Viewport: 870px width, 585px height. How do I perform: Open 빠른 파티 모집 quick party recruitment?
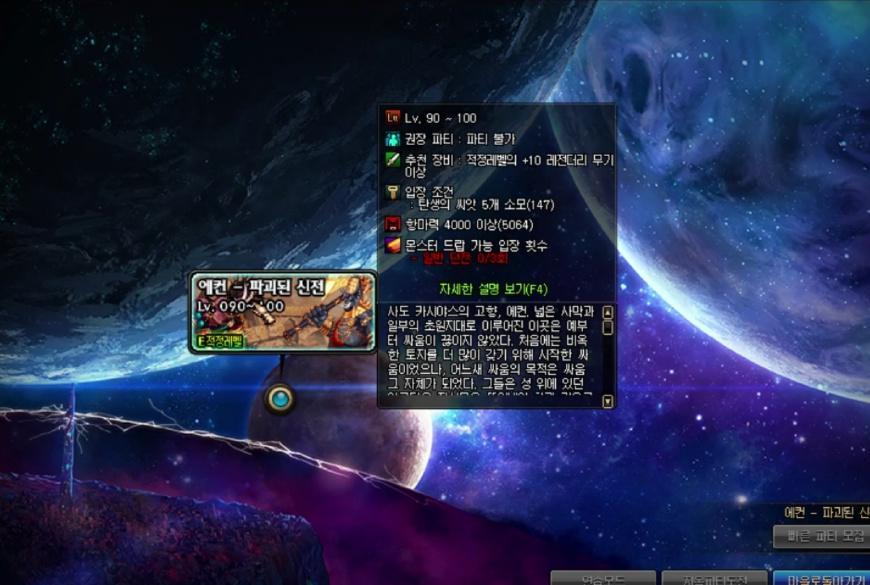[822, 536]
